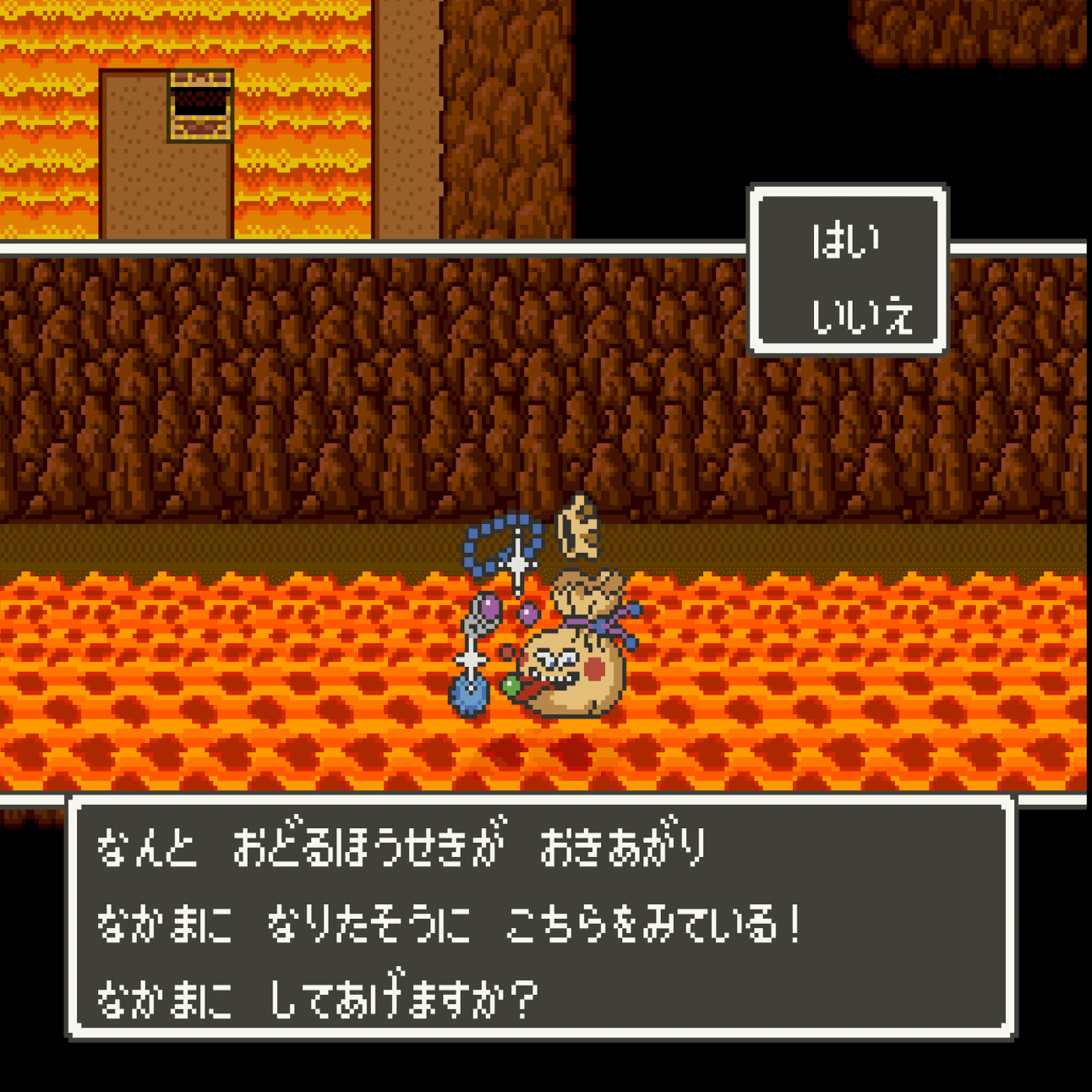Select the いいえ (No) option
Image resolution: width=1092 pixels, height=1092 pixels.
coord(862,317)
